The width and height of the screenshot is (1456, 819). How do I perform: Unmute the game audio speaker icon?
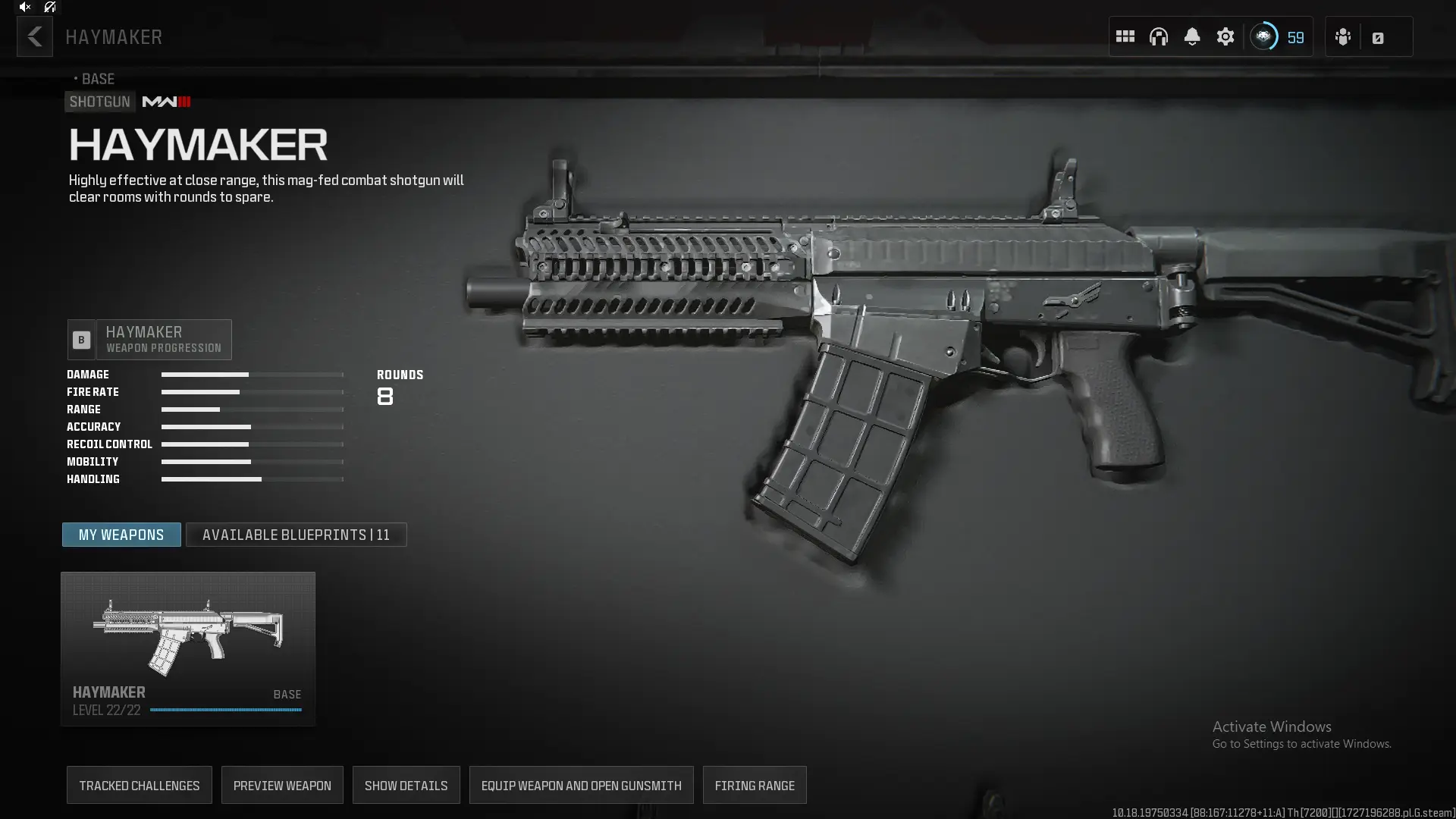(25, 7)
